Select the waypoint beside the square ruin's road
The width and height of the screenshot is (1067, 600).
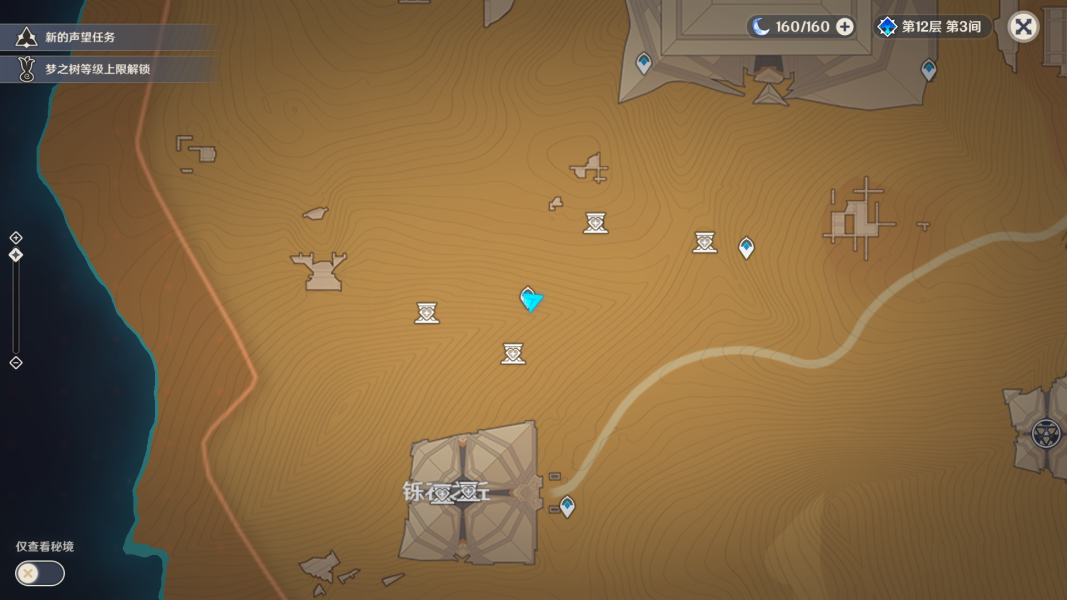[567, 506]
